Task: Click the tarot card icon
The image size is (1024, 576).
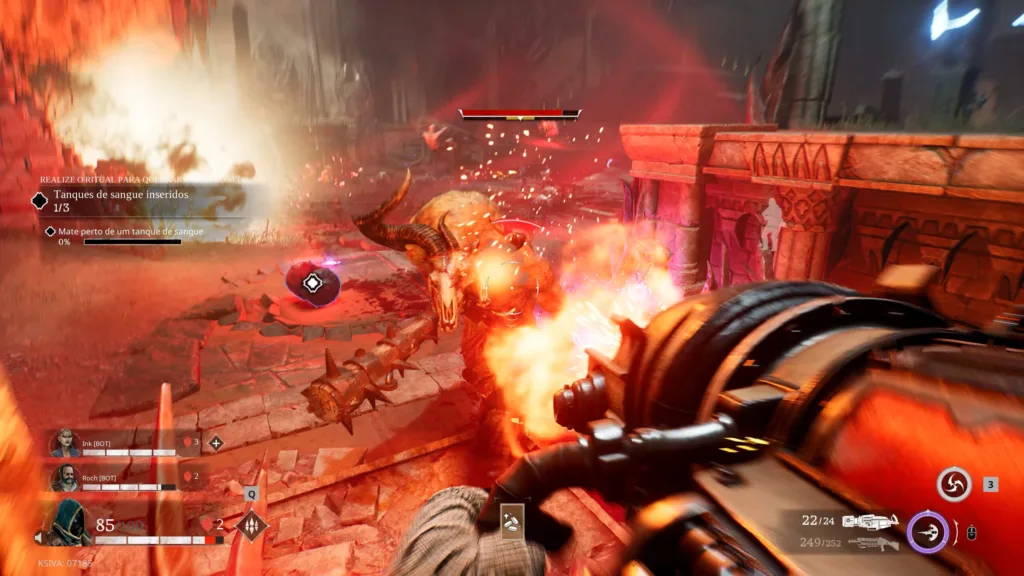Action: 513,521
